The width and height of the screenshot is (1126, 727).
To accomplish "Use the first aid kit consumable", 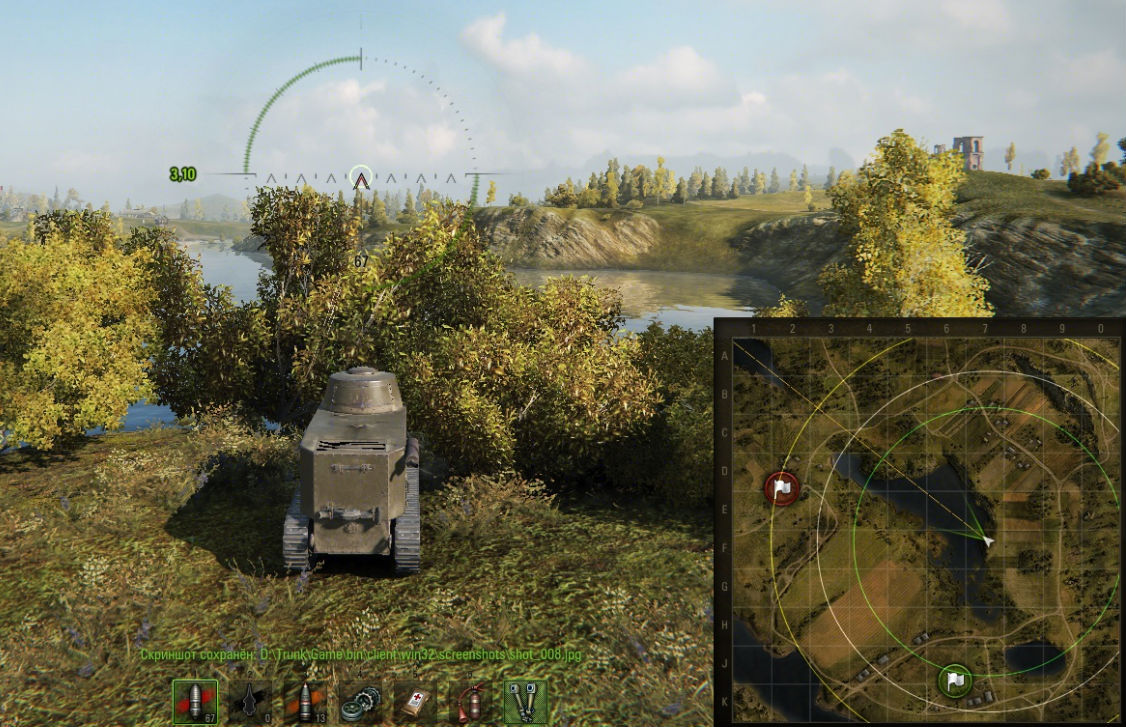I will pos(414,702).
